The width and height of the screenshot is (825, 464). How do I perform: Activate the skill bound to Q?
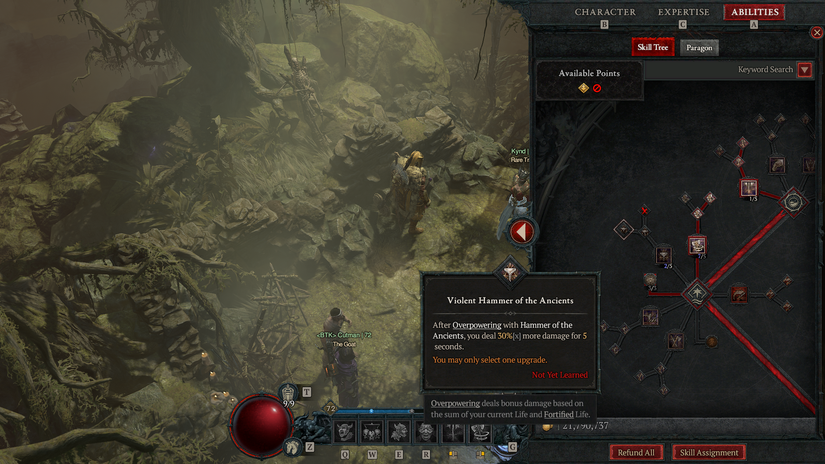345,431
